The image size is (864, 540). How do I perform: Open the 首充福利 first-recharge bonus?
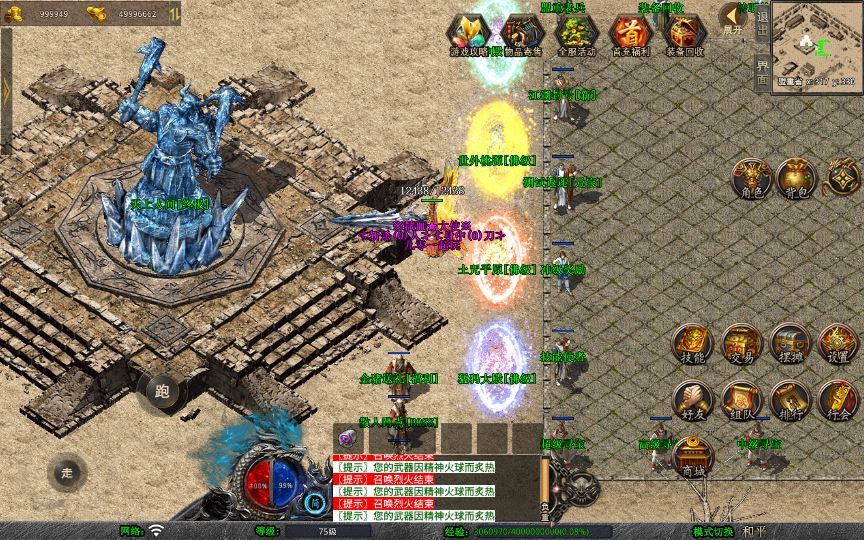click(x=630, y=34)
